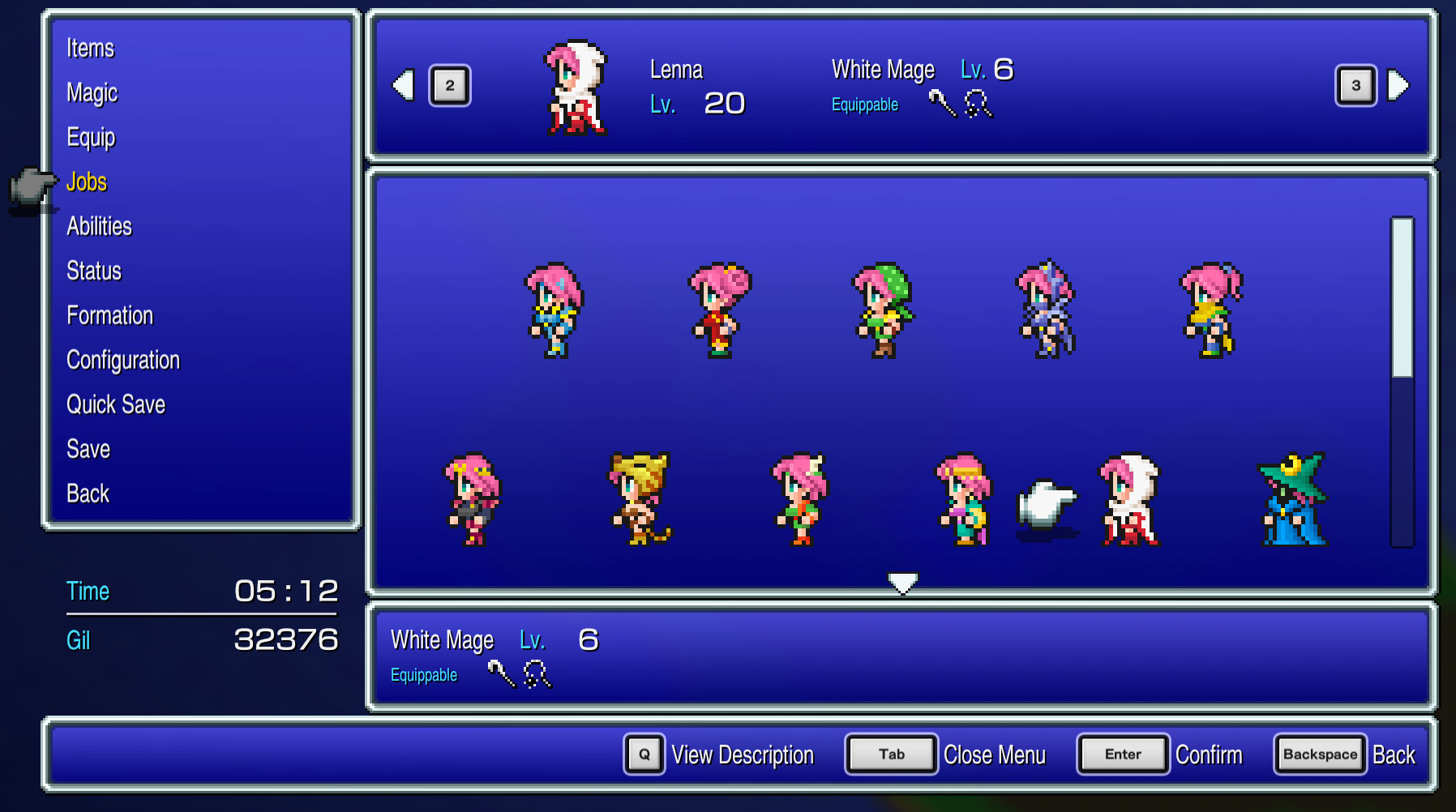Screen dimensions: 1456x812
Task: Click the Tab Close Menu button
Action: (890, 754)
